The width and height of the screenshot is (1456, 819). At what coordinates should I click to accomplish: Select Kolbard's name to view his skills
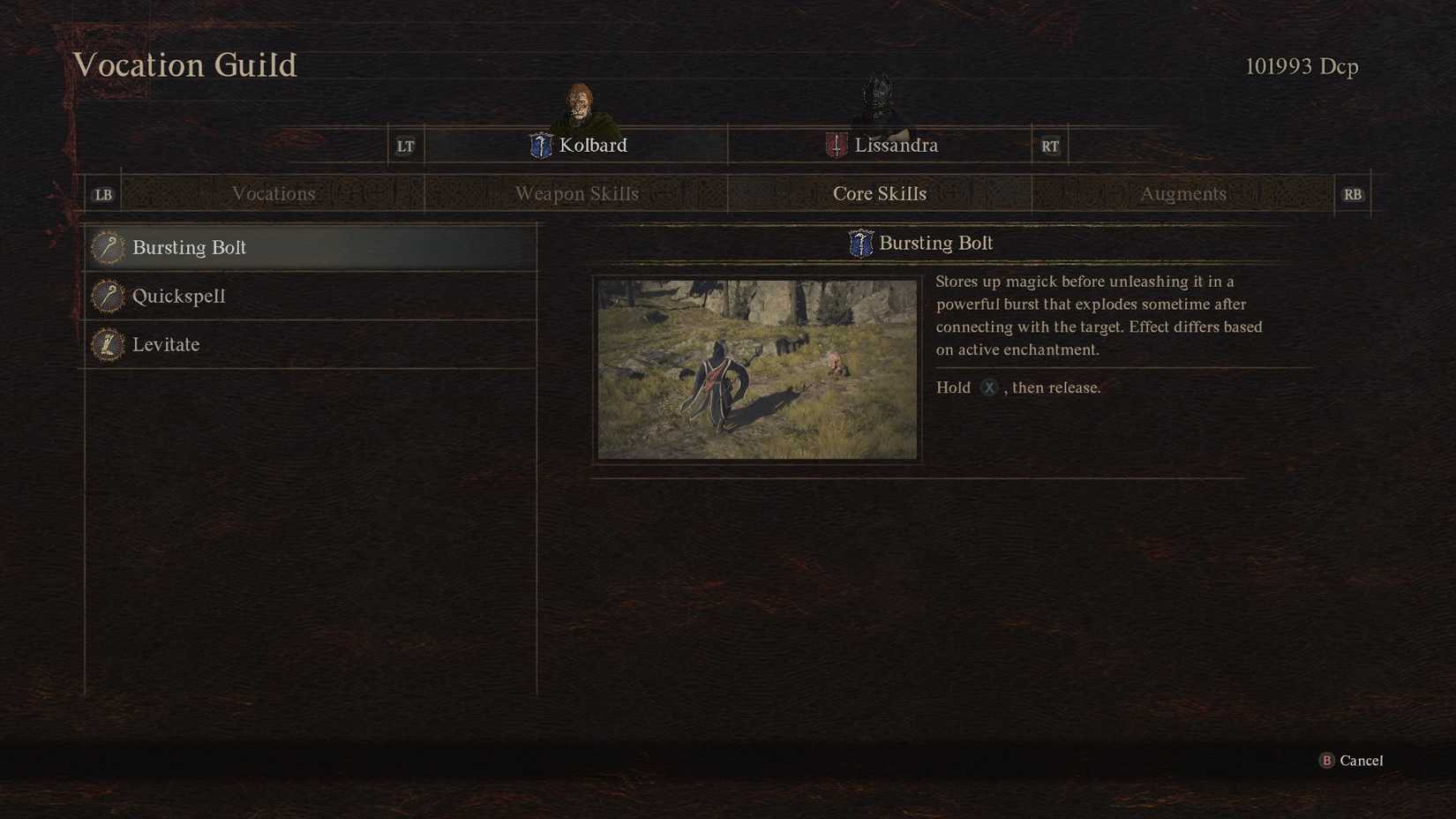594,145
